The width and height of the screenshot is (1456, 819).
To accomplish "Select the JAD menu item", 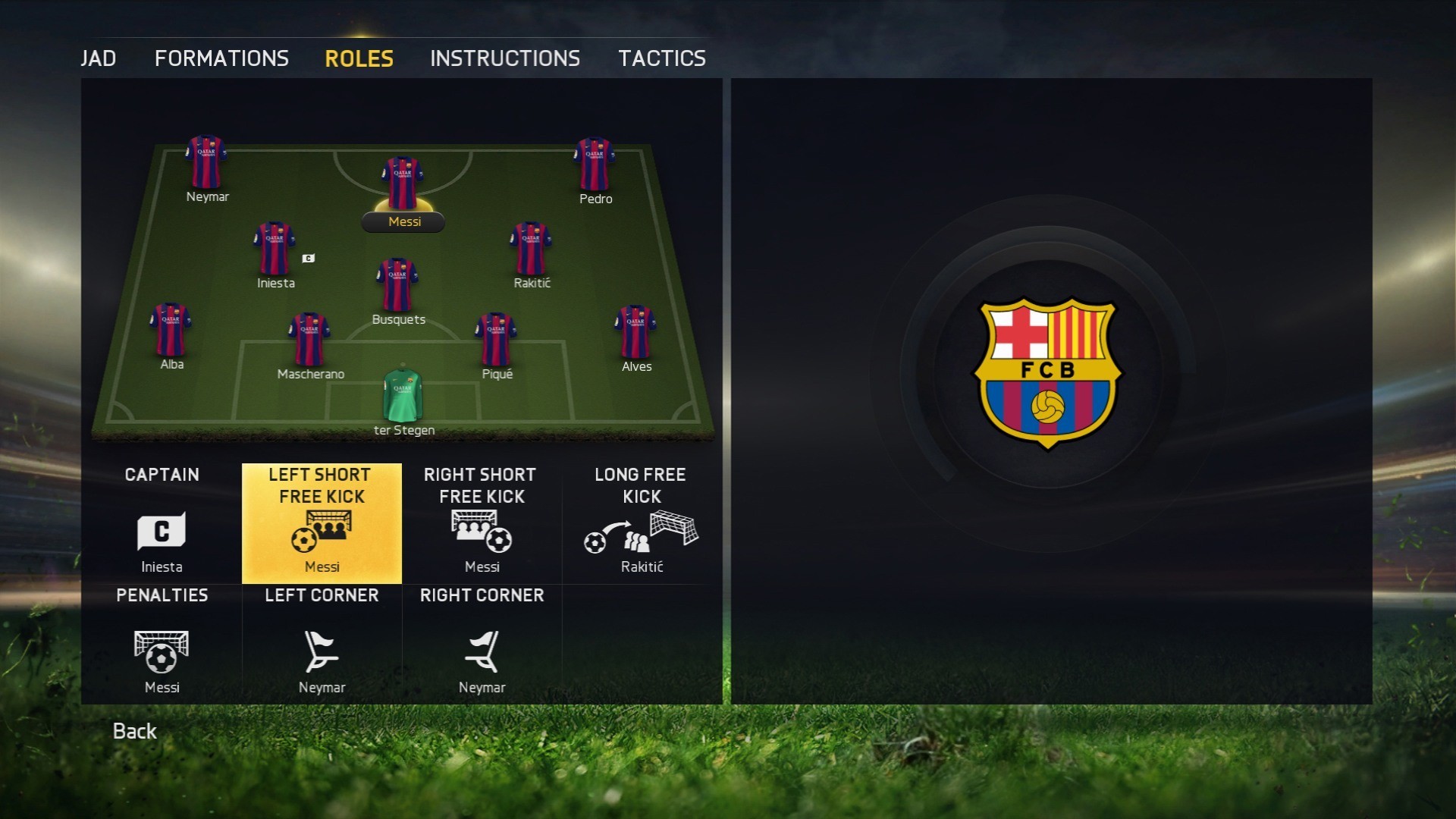I will pos(99,58).
